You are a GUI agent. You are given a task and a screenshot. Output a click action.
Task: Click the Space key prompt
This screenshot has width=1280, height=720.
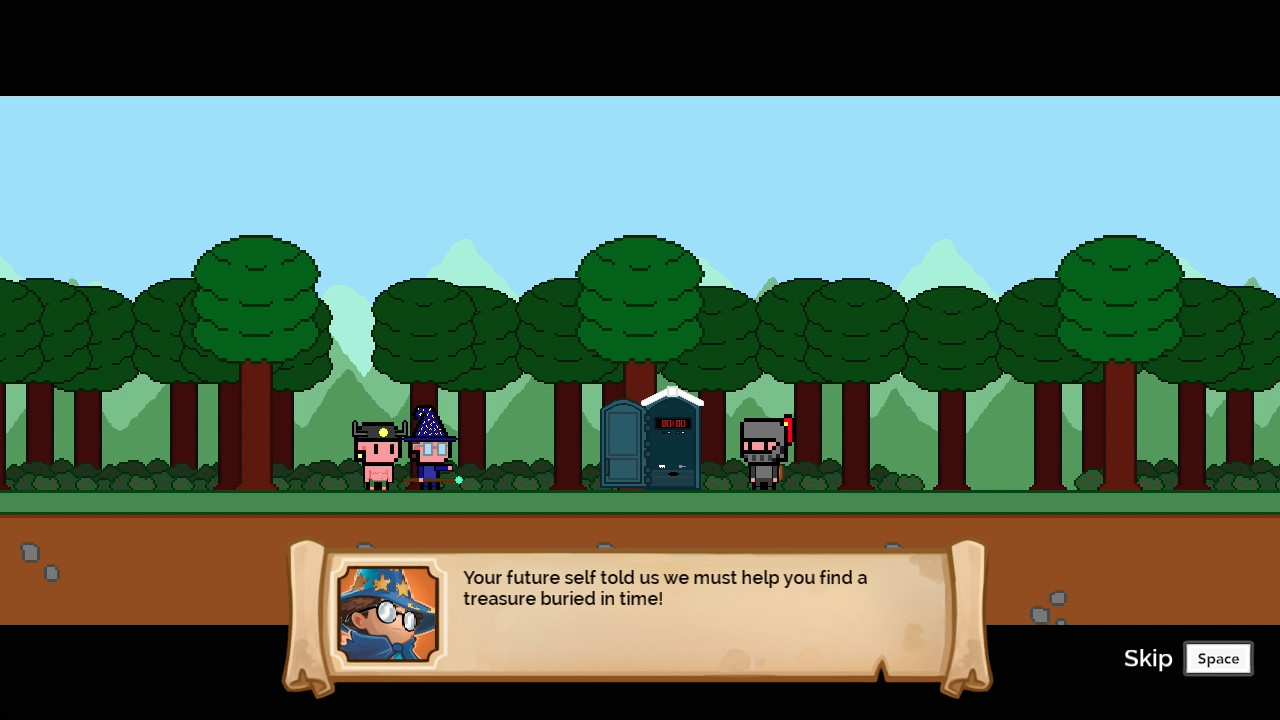click(1218, 658)
